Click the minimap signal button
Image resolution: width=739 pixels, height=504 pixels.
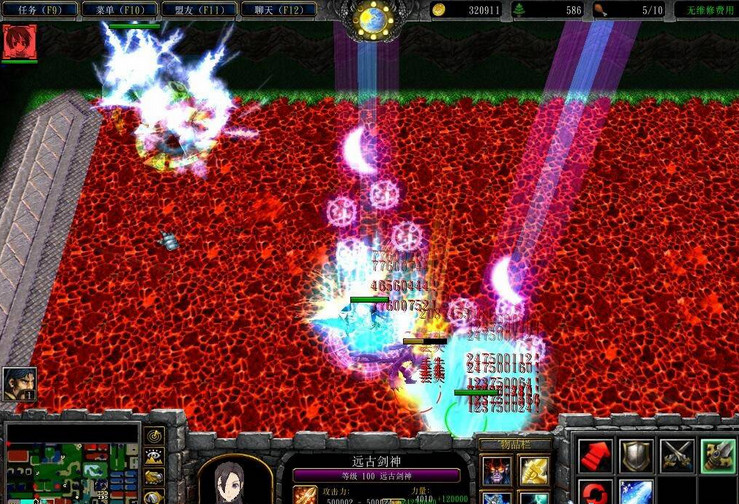click(x=155, y=436)
